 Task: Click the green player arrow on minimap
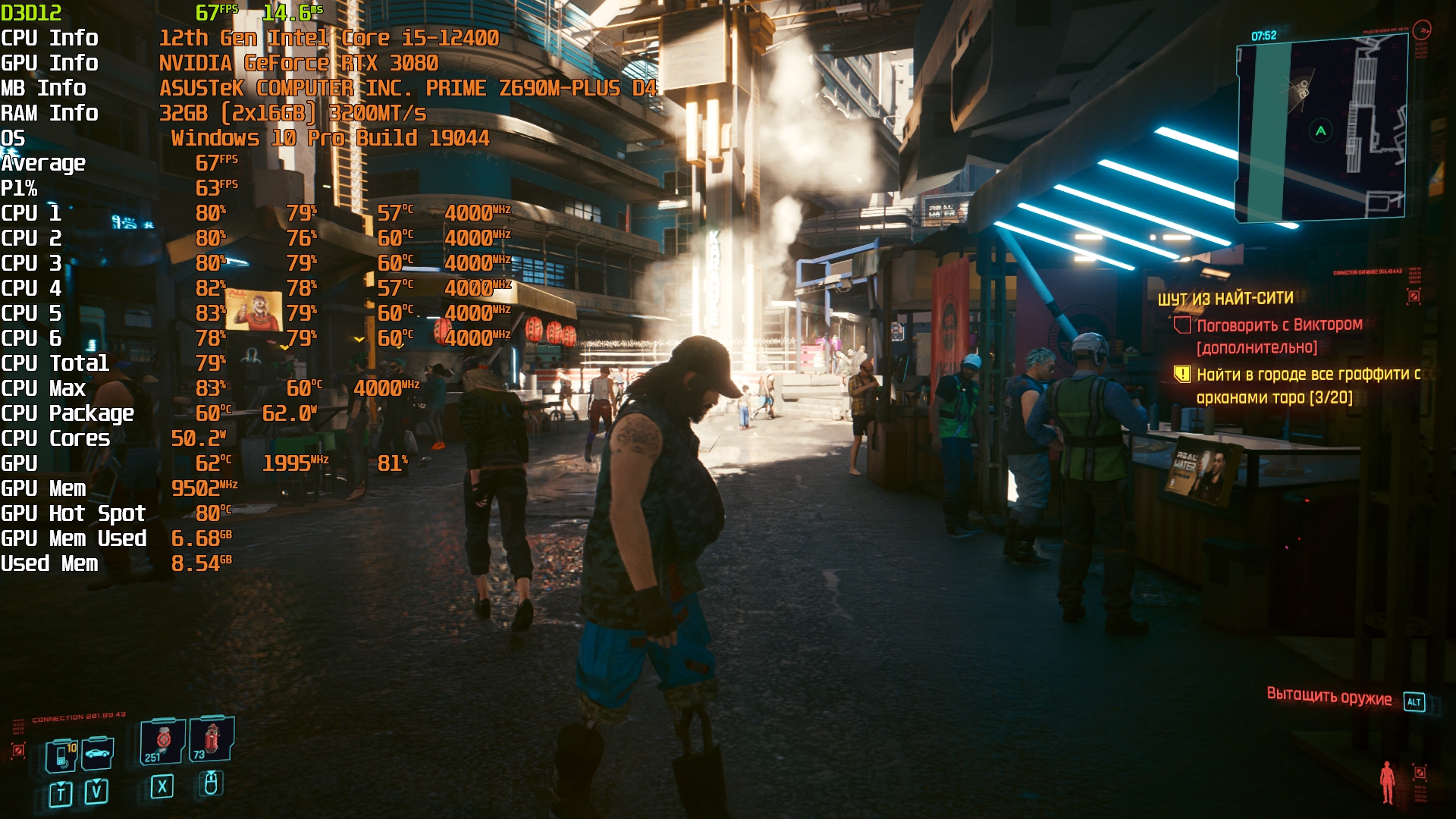tap(1321, 131)
